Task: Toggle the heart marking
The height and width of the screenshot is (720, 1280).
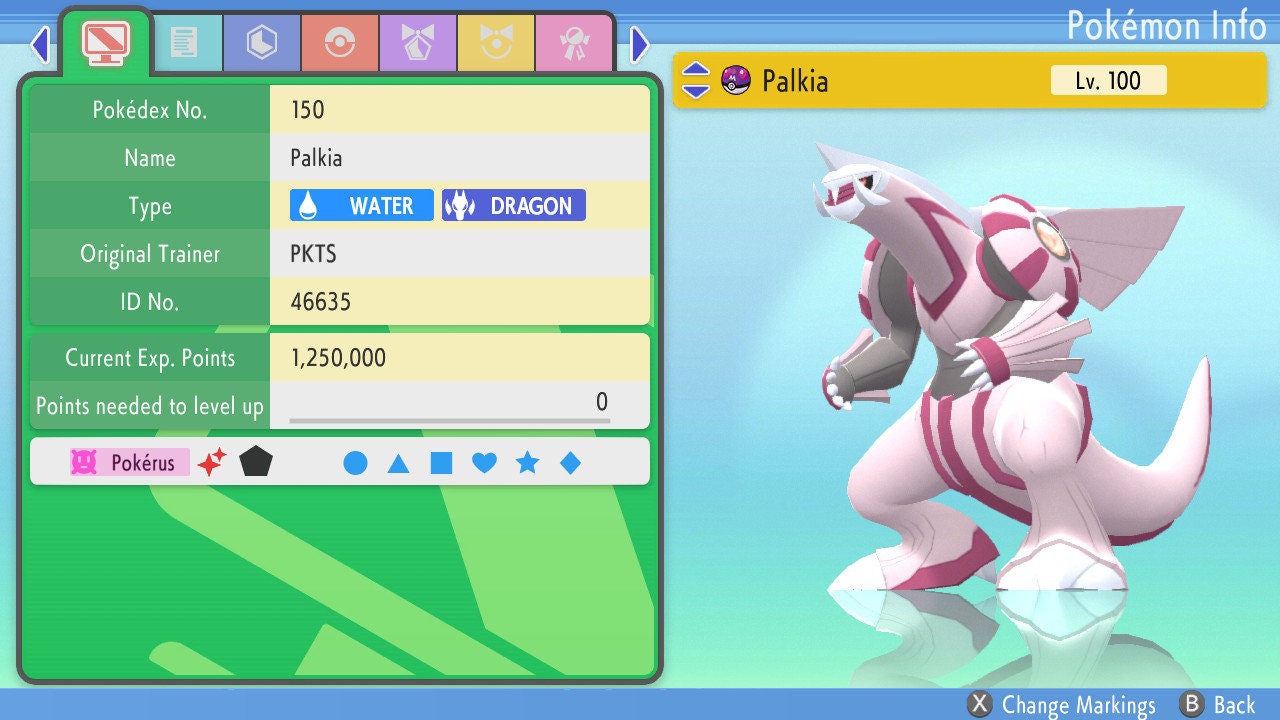Action: click(x=484, y=463)
